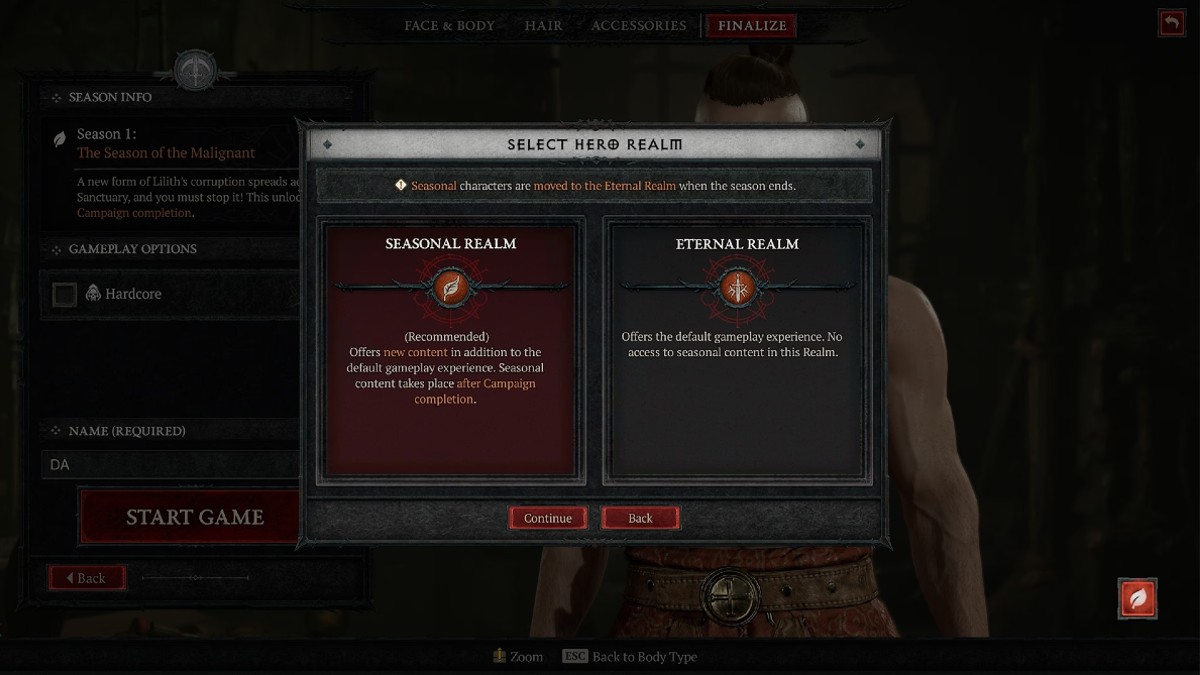Confirm realm with the Continue button
The image size is (1200, 675).
tap(548, 518)
